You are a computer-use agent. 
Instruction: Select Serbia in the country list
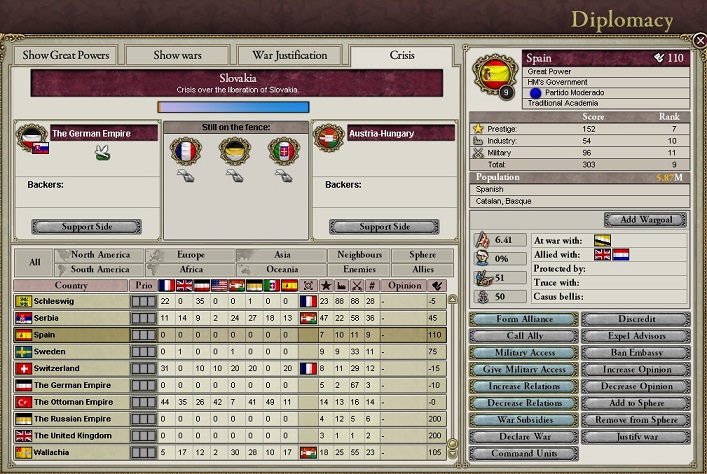pyautogui.click(x=70, y=318)
